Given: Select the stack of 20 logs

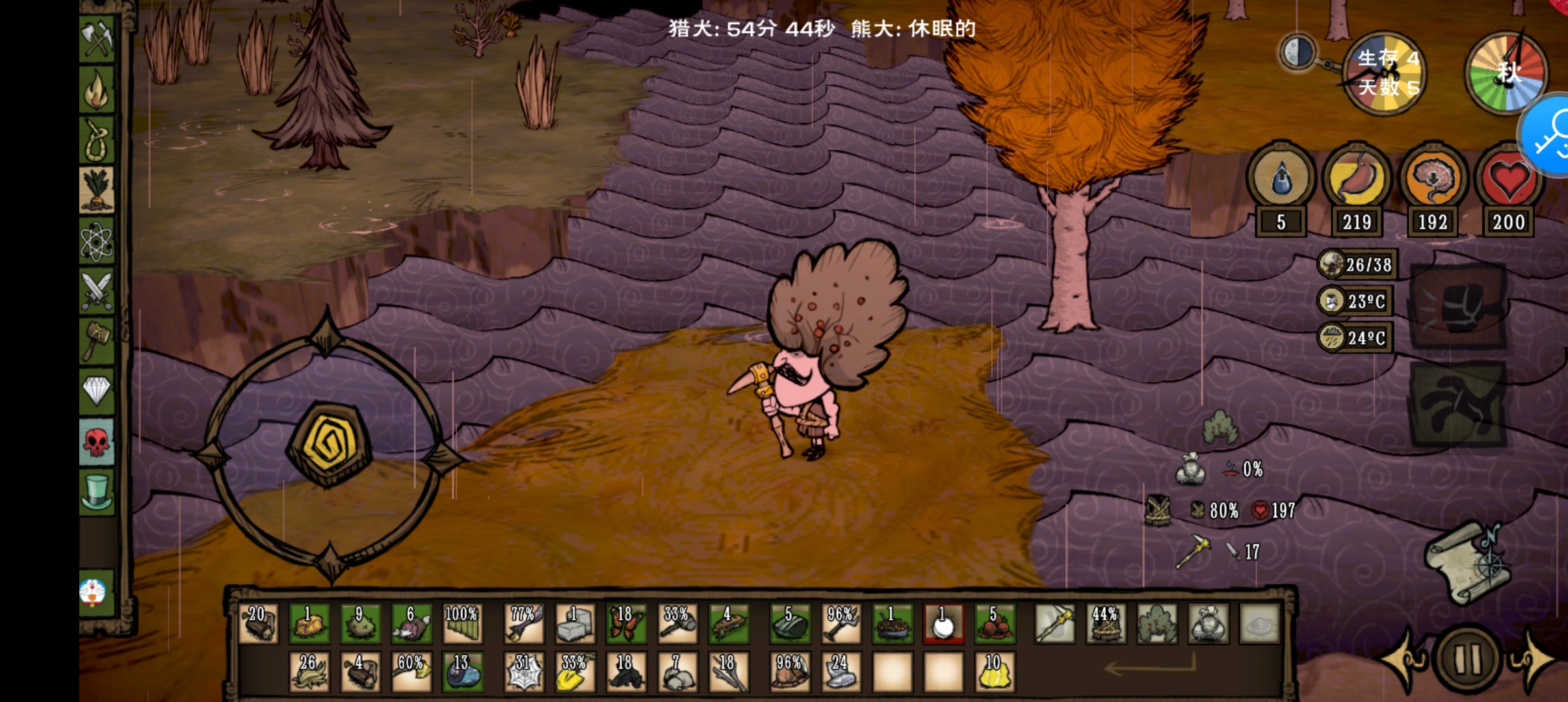Looking at the screenshot, I should point(258,623).
